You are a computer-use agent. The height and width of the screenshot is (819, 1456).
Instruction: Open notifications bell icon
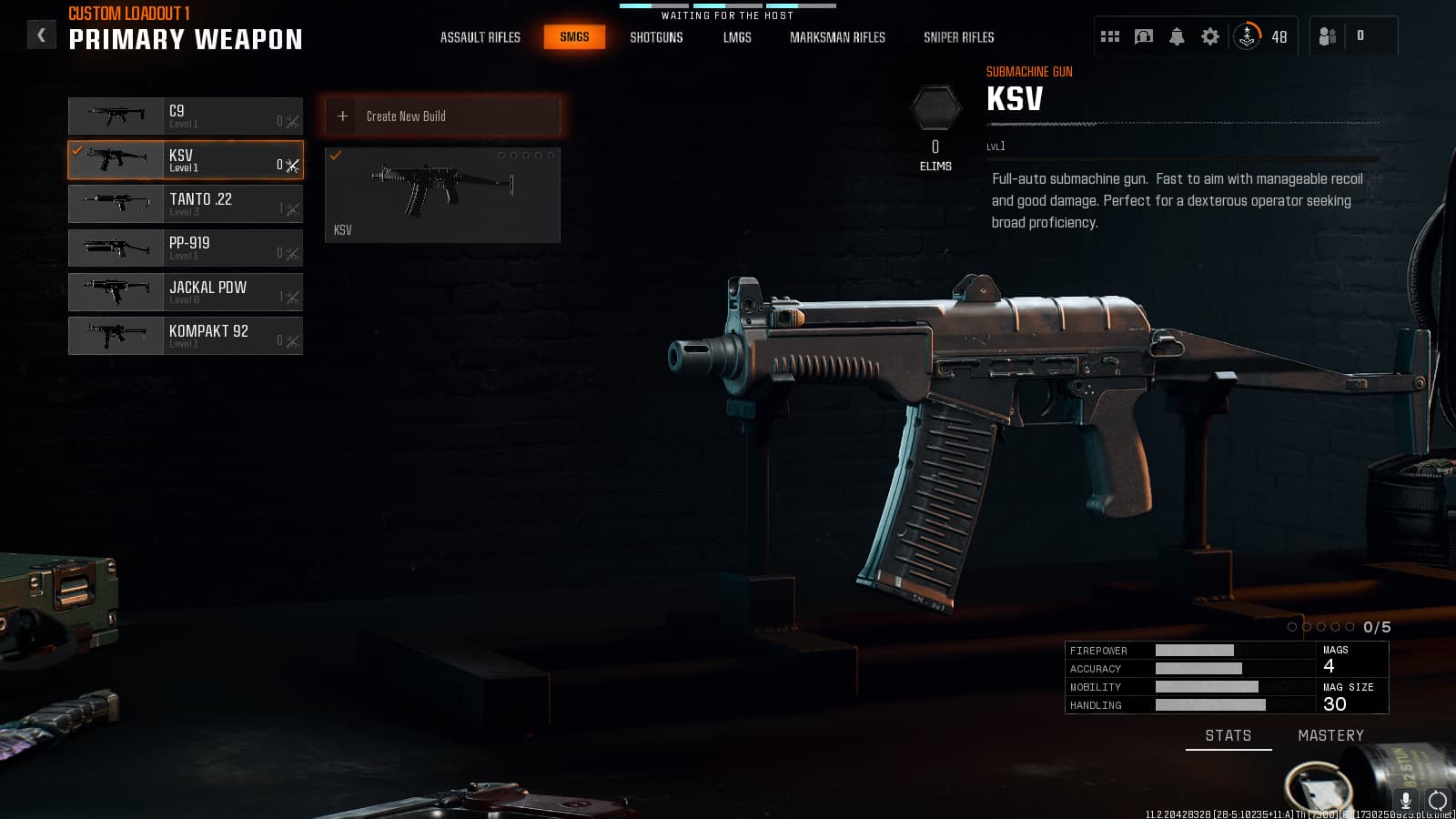pyautogui.click(x=1177, y=36)
